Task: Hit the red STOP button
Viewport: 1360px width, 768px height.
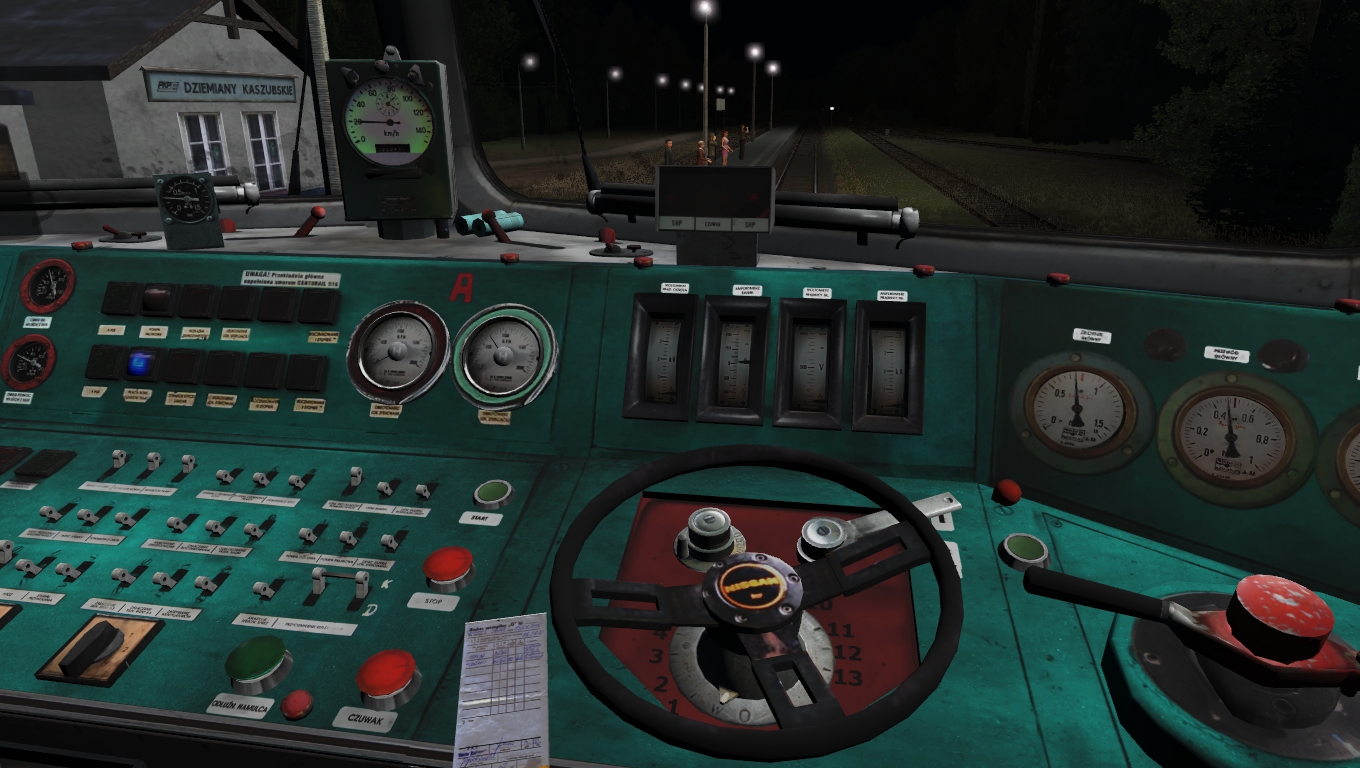Action: click(x=448, y=567)
